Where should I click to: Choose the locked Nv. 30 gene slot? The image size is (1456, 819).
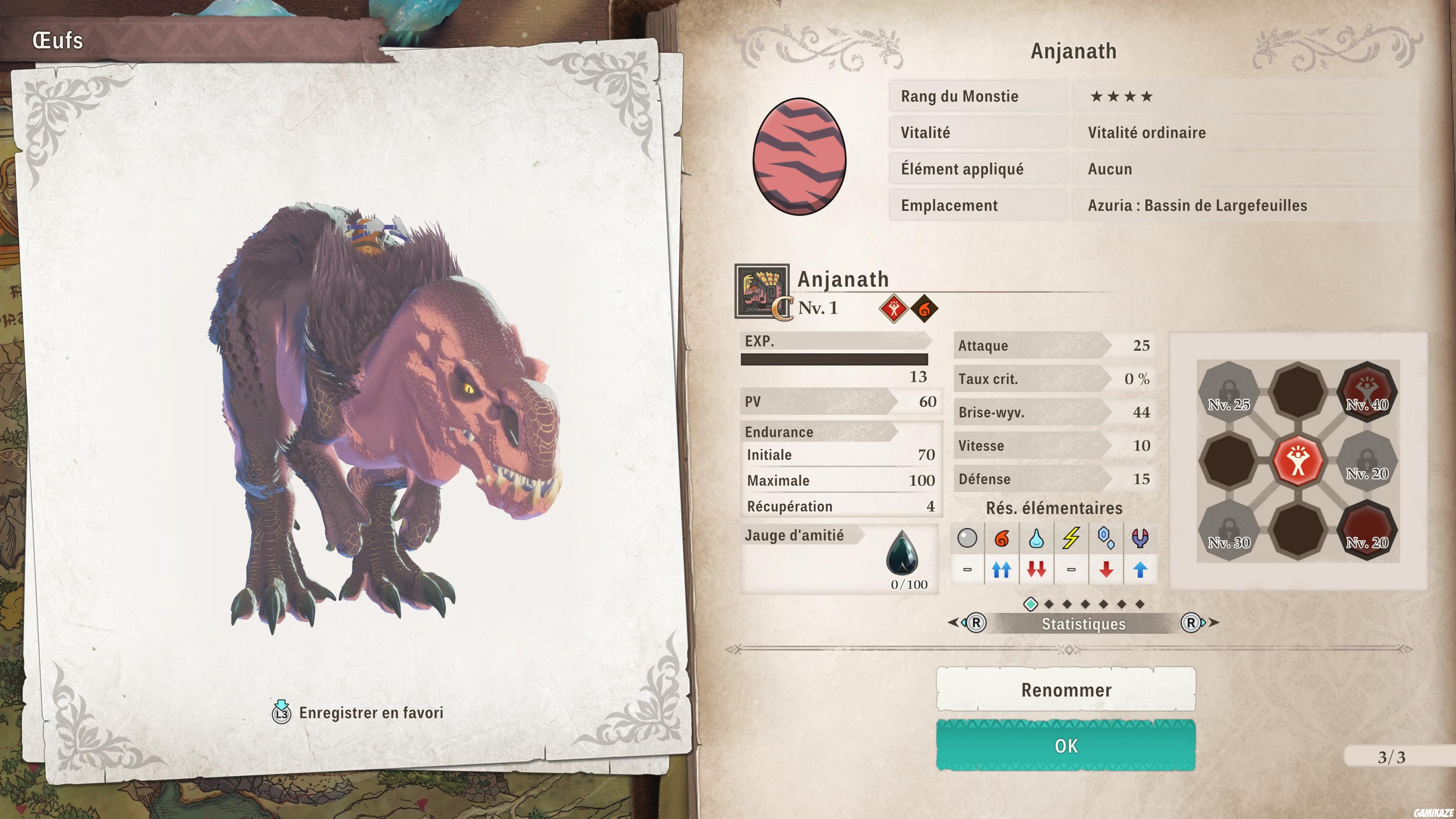tap(1229, 530)
